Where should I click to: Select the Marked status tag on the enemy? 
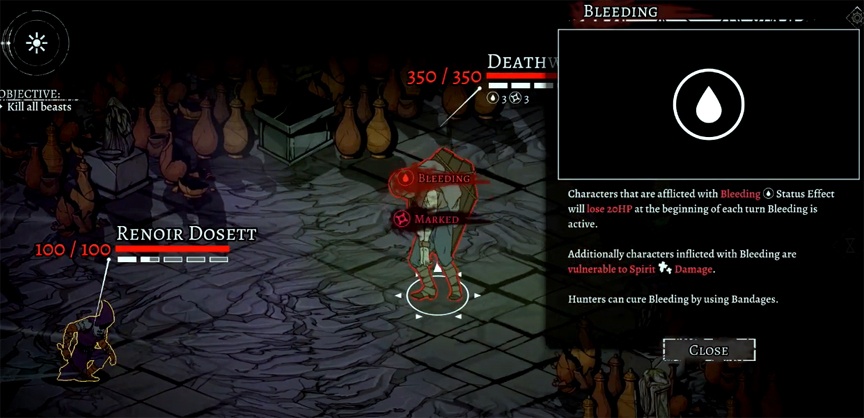[428, 218]
